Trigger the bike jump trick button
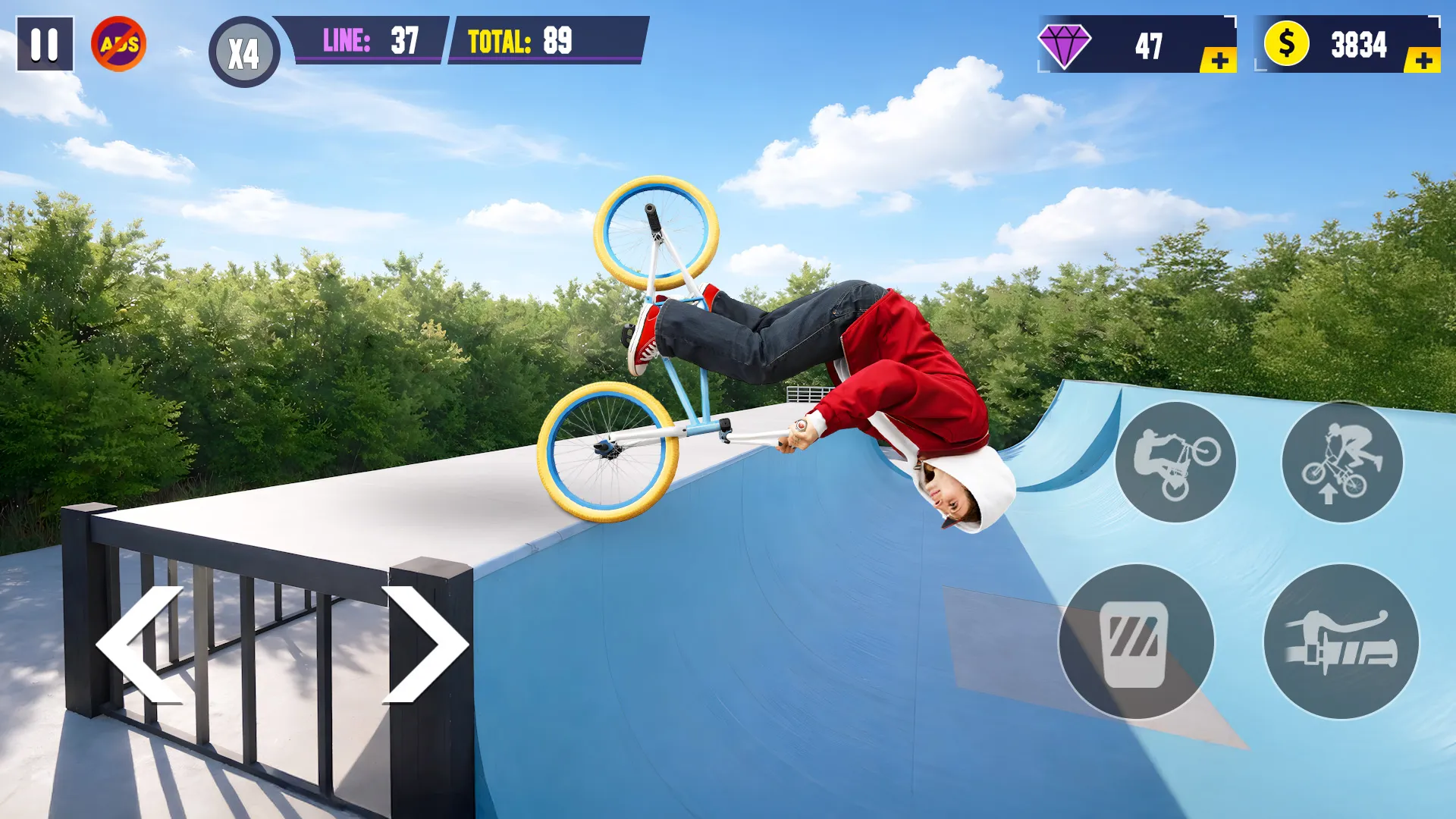 pyautogui.click(x=1342, y=463)
